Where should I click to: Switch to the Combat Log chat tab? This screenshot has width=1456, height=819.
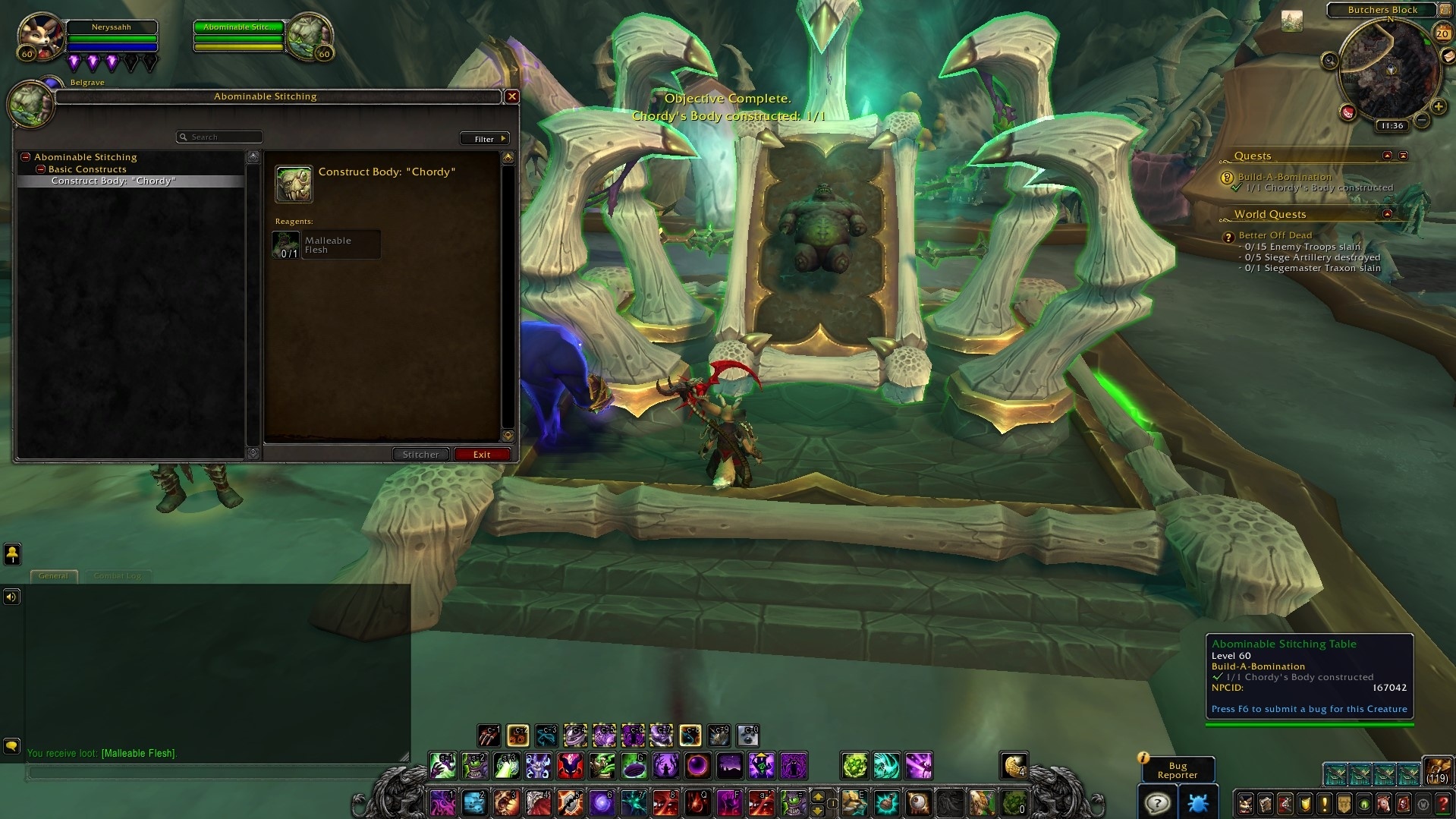click(118, 576)
